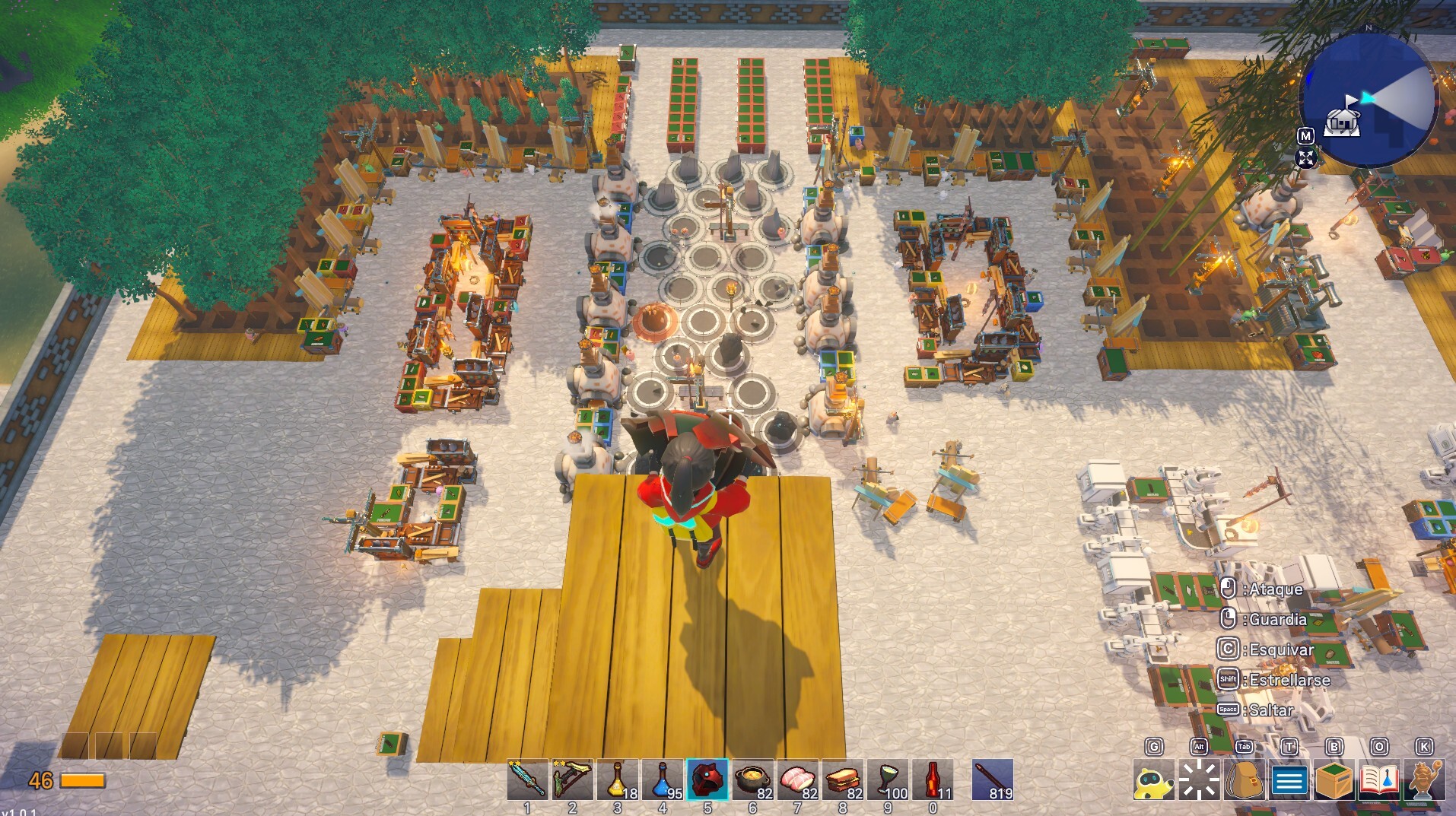
Task: Click the Saltar jump control hint
Action: [1267, 710]
